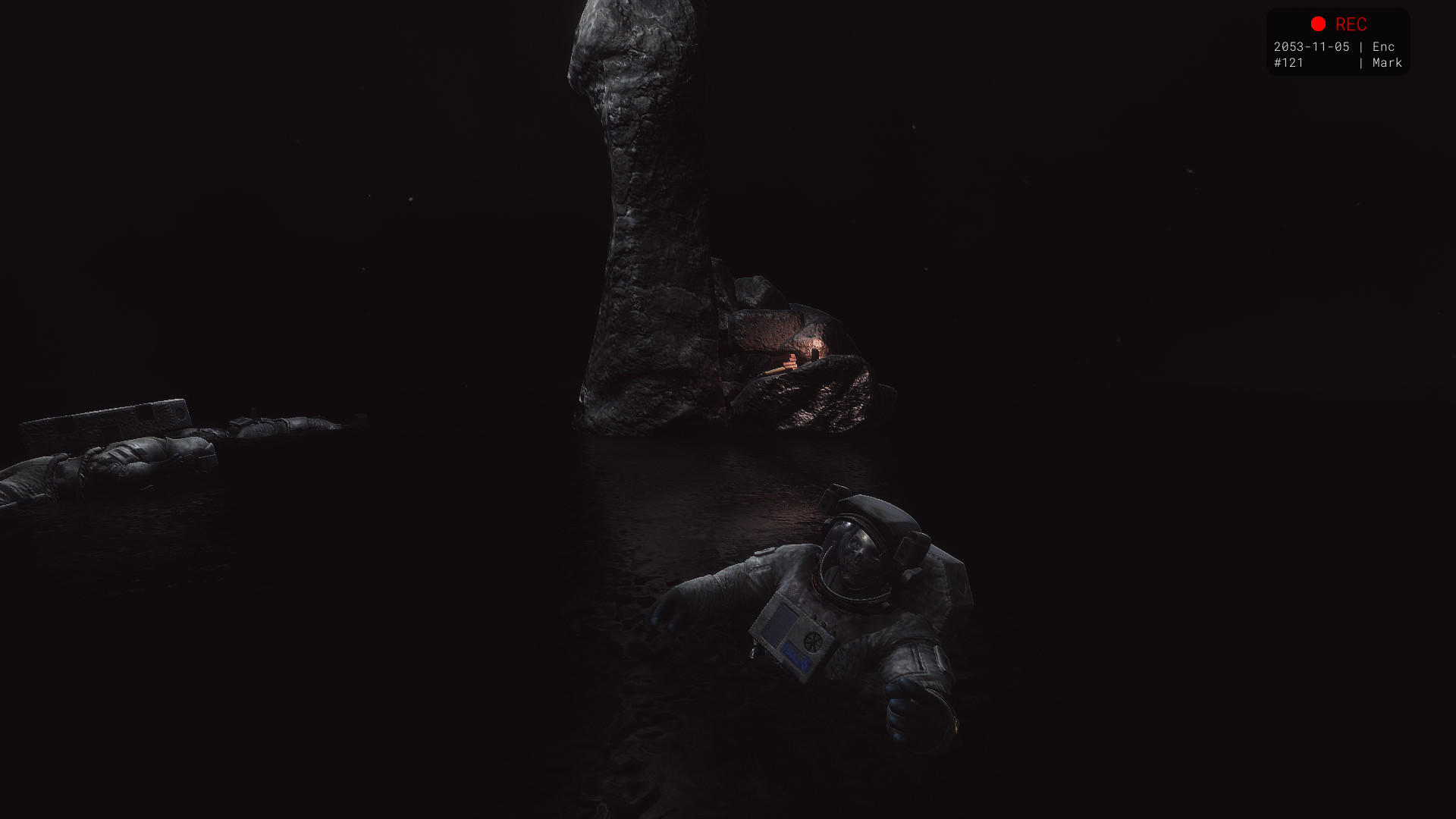Viewport: 1456px width, 819px height.
Task: Select the #121 recording number
Action: [1289, 64]
